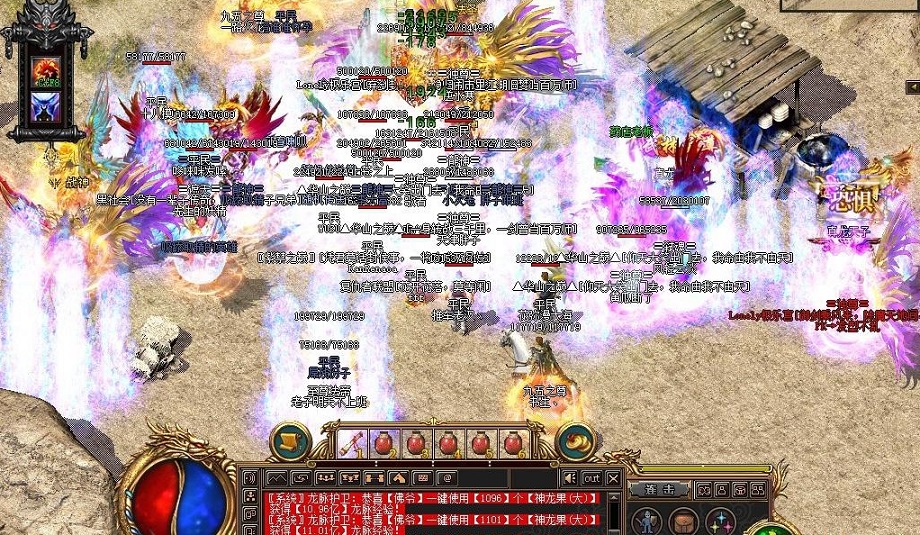Click the round gold button right of the hotbar

pos(575,441)
